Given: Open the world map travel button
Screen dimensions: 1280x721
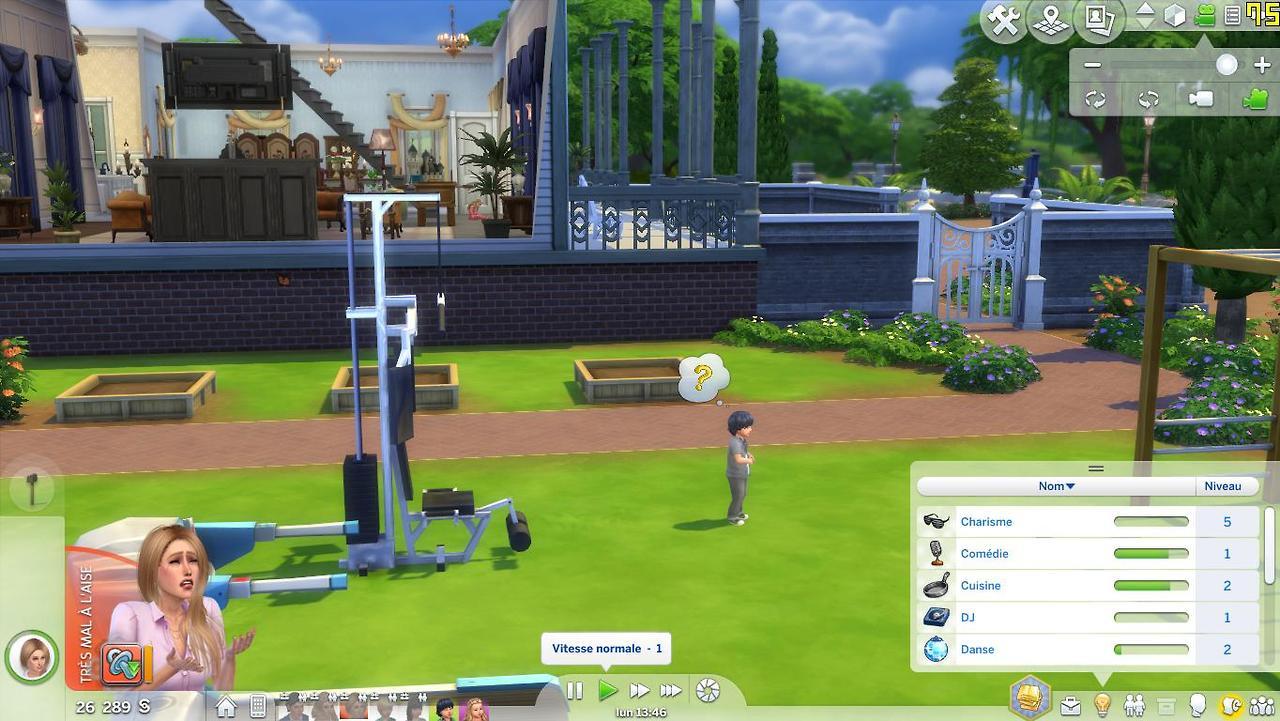Looking at the screenshot, I should pyautogui.click(x=1051, y=21).
